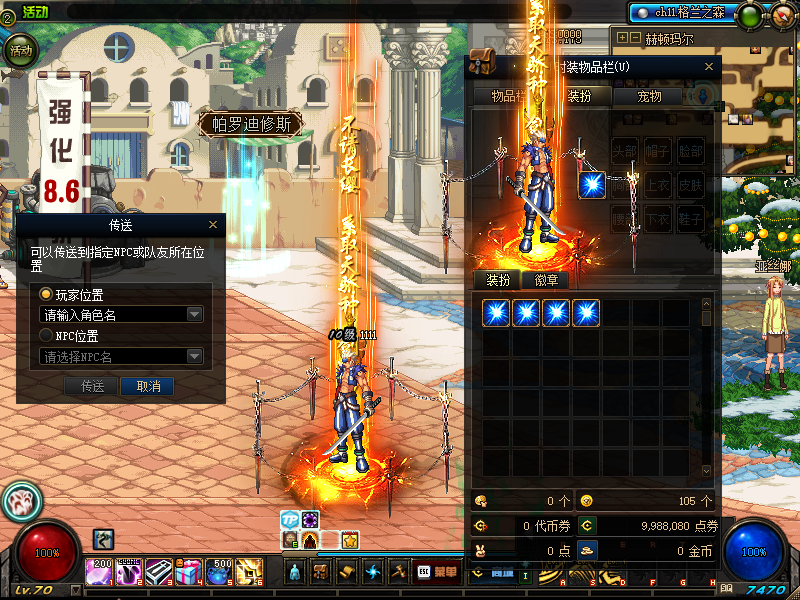Screen dimensions: 800x600
Task: Close the 时装物品栏 inventory window
Action: point(710,67)
